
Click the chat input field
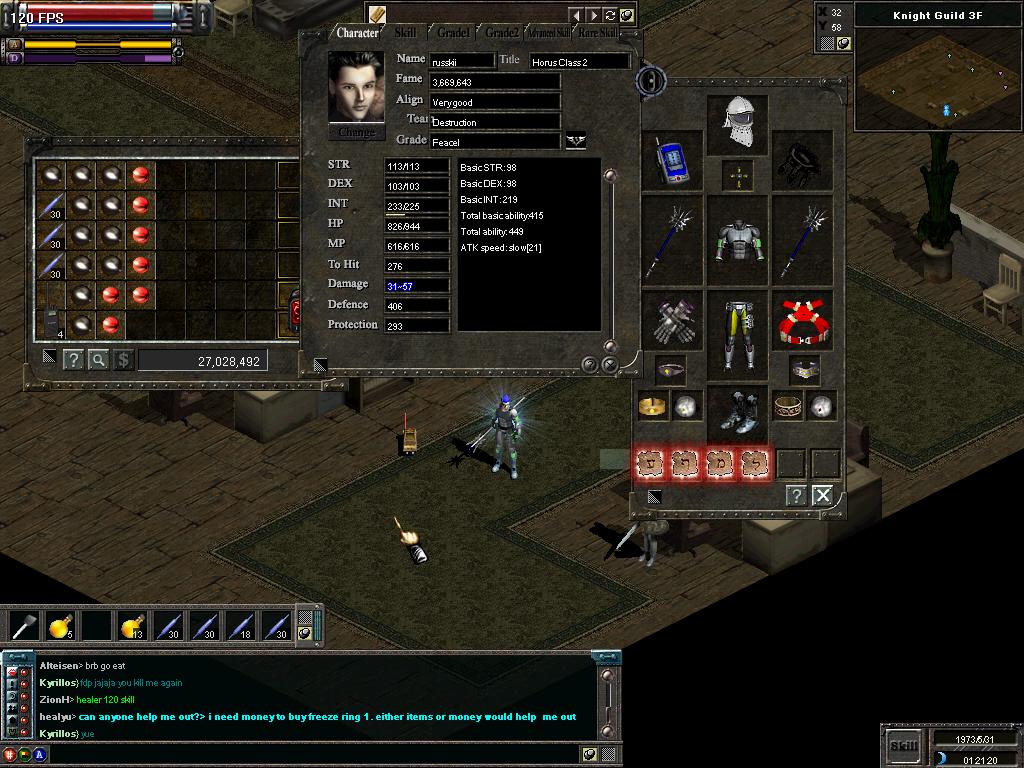point(310,754)
